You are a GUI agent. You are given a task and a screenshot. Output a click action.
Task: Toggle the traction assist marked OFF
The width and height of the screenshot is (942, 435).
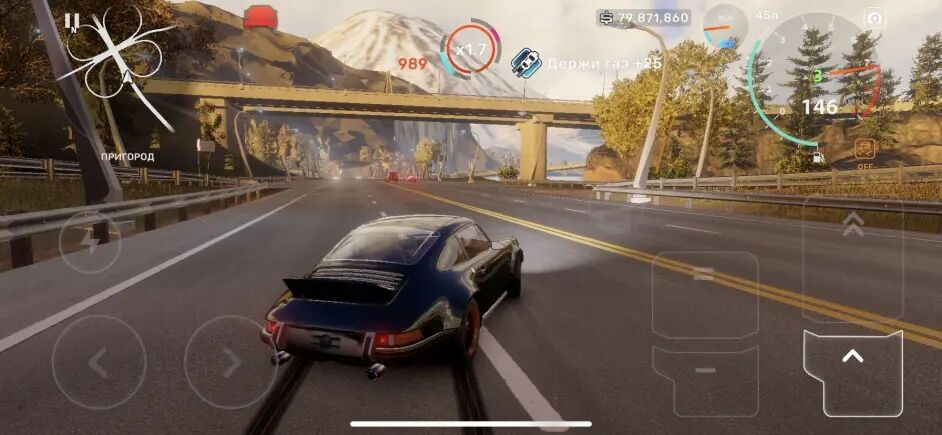865,153
